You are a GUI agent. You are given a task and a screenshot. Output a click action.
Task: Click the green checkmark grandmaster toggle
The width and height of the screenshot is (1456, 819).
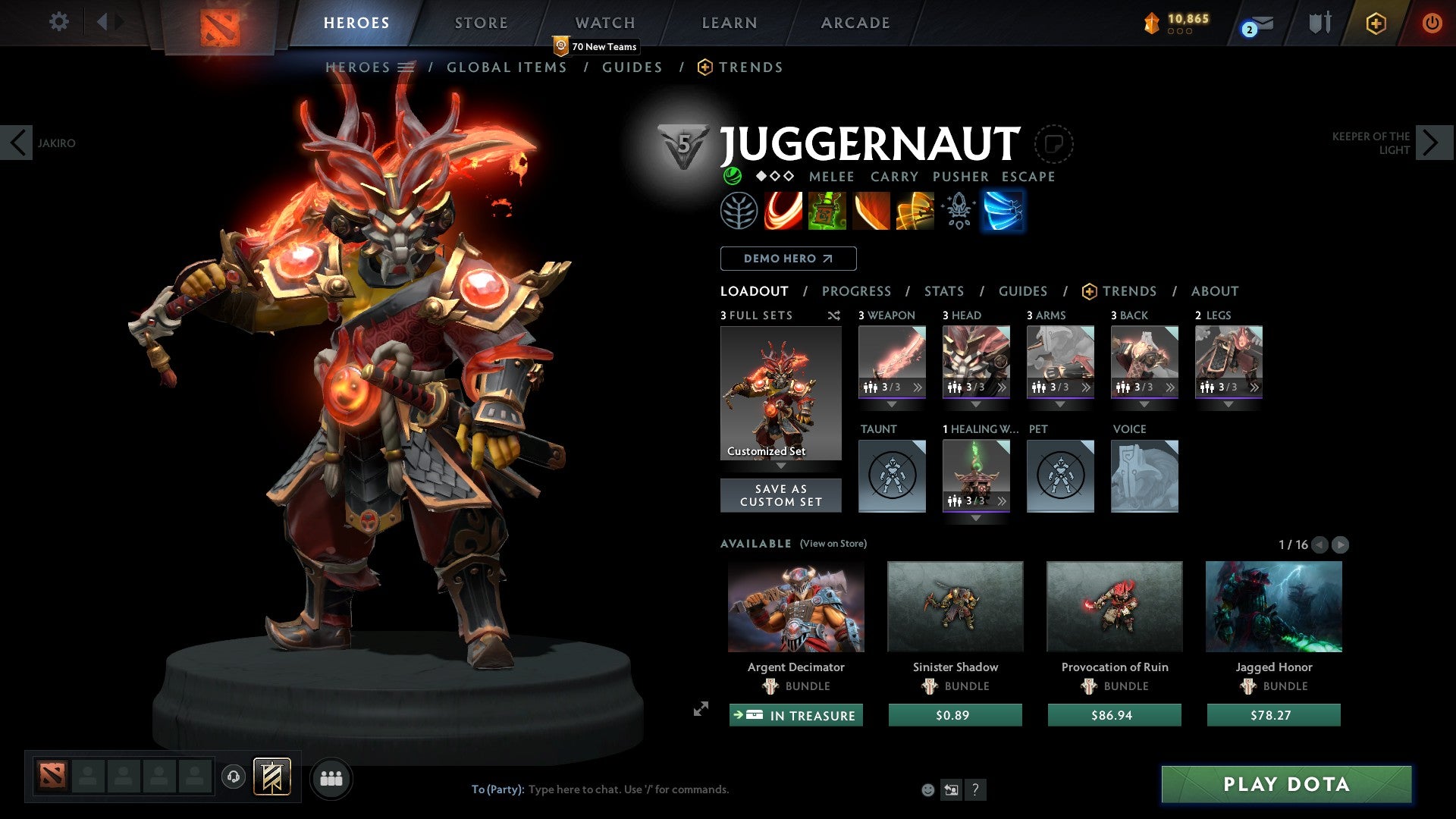click(730, 176)
